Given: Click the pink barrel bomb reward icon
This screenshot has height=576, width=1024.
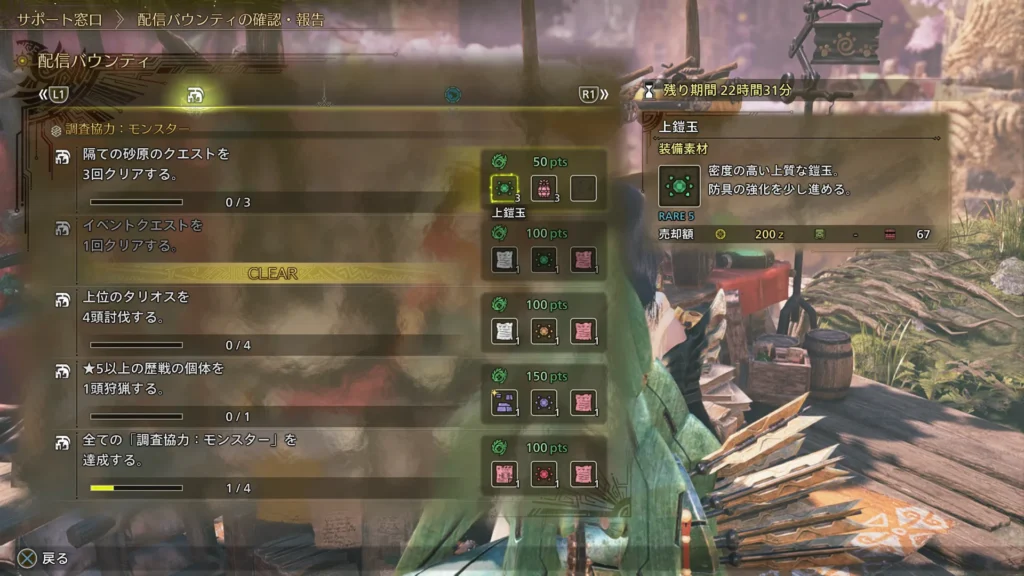Looking at the screenshot, I should click(543, 188).
